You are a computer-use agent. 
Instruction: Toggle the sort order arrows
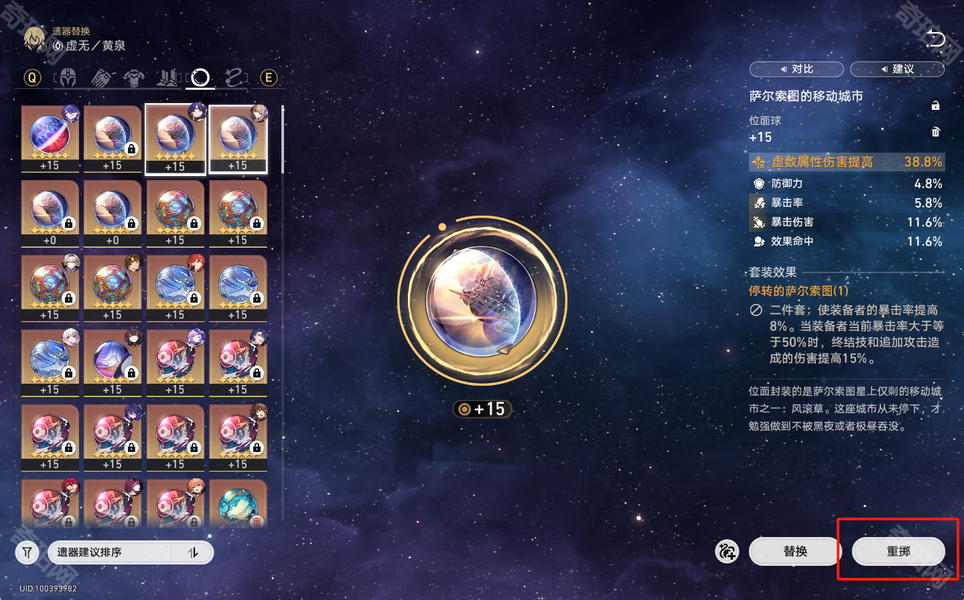[x=193, y=552]
